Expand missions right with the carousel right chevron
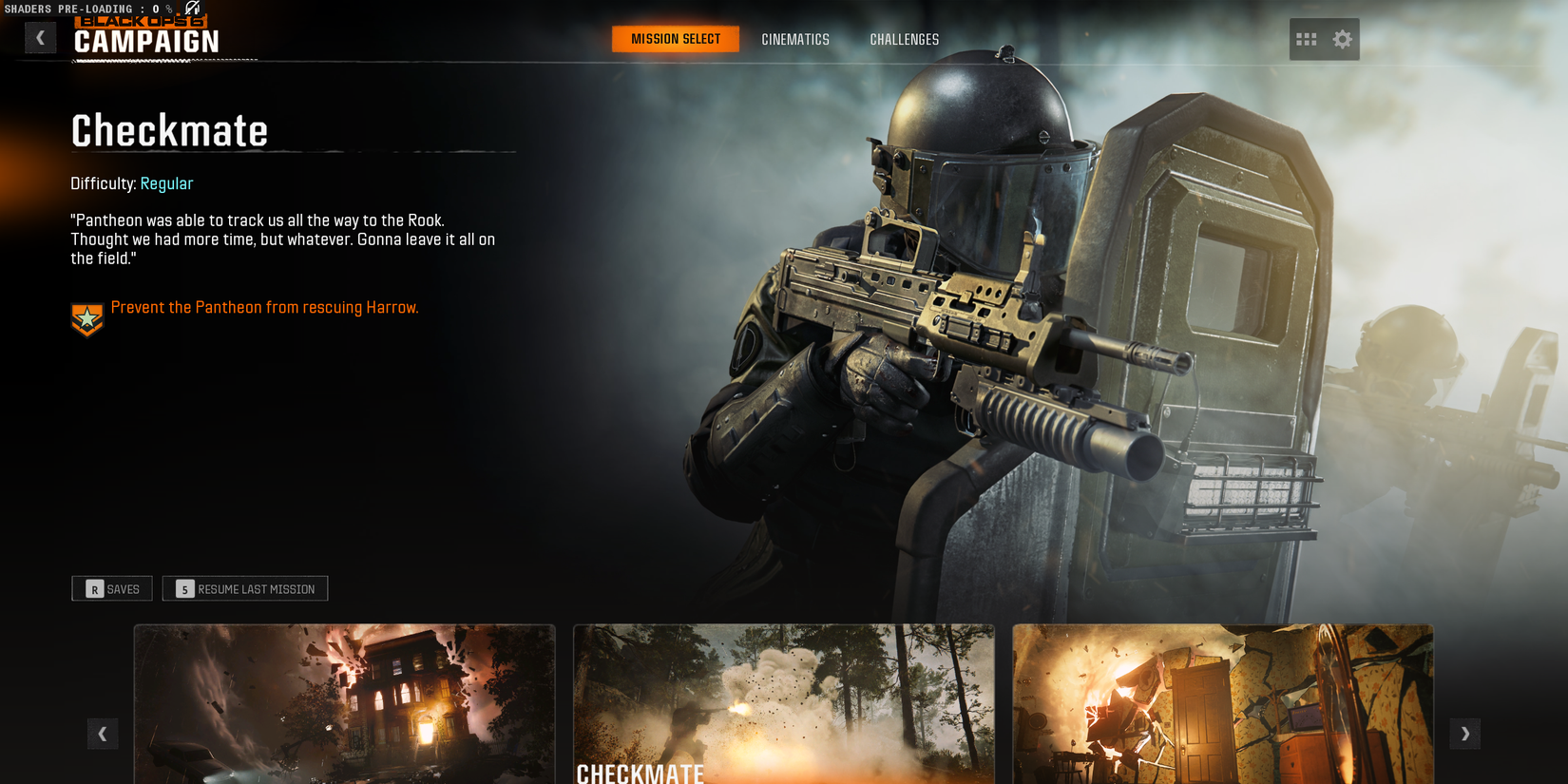Screen dimensions: 1568x784 pos(1465,734)
